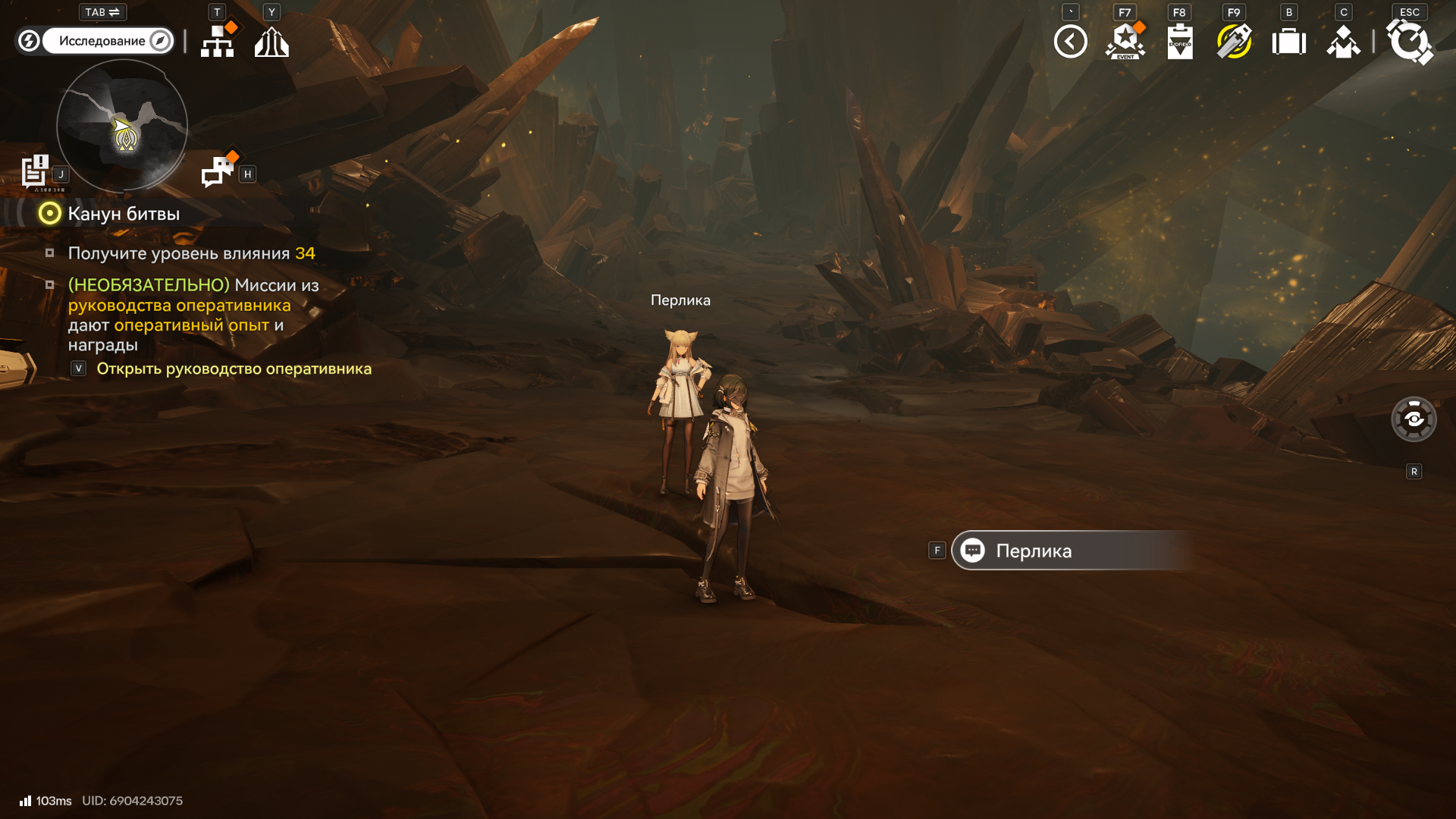
Task: Open the network structure icon
Action: 218,42
